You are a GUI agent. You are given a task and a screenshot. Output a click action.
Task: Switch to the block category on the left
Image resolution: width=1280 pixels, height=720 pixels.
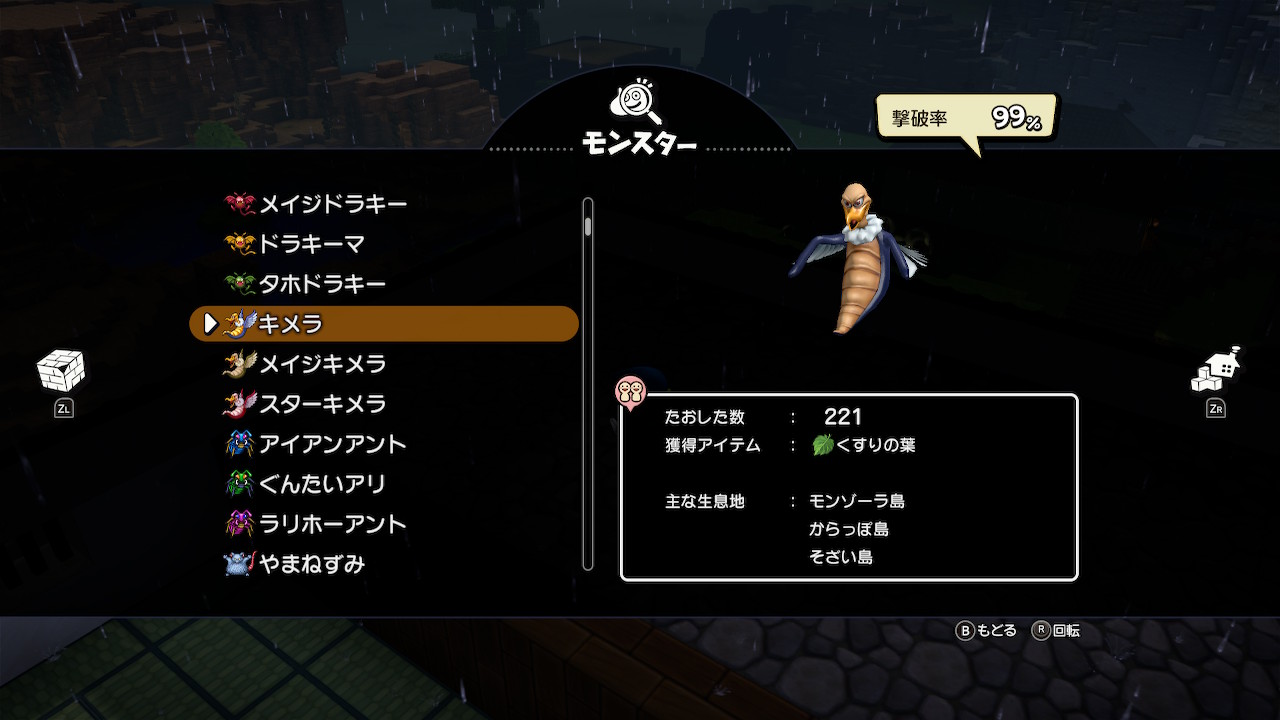pyautogui.click(x=61, y=372)
